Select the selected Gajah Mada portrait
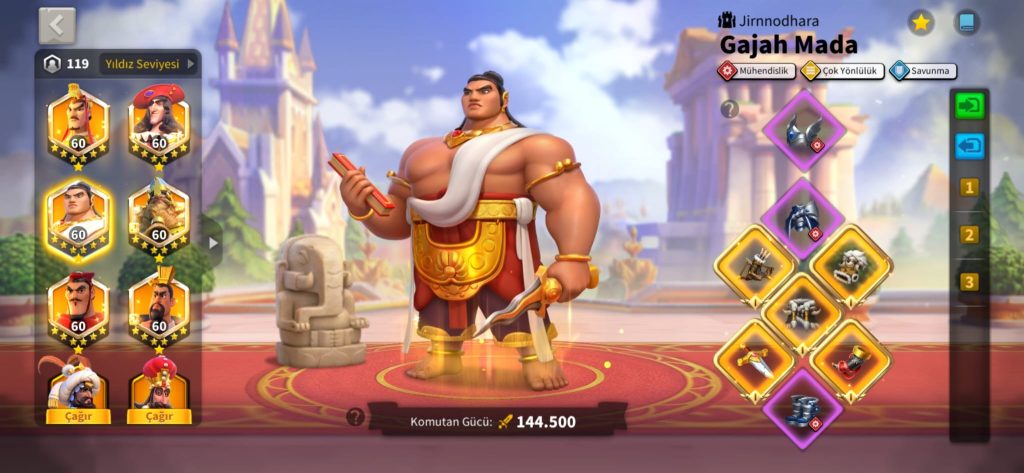Screen dimensions: 1024x473 78,214
